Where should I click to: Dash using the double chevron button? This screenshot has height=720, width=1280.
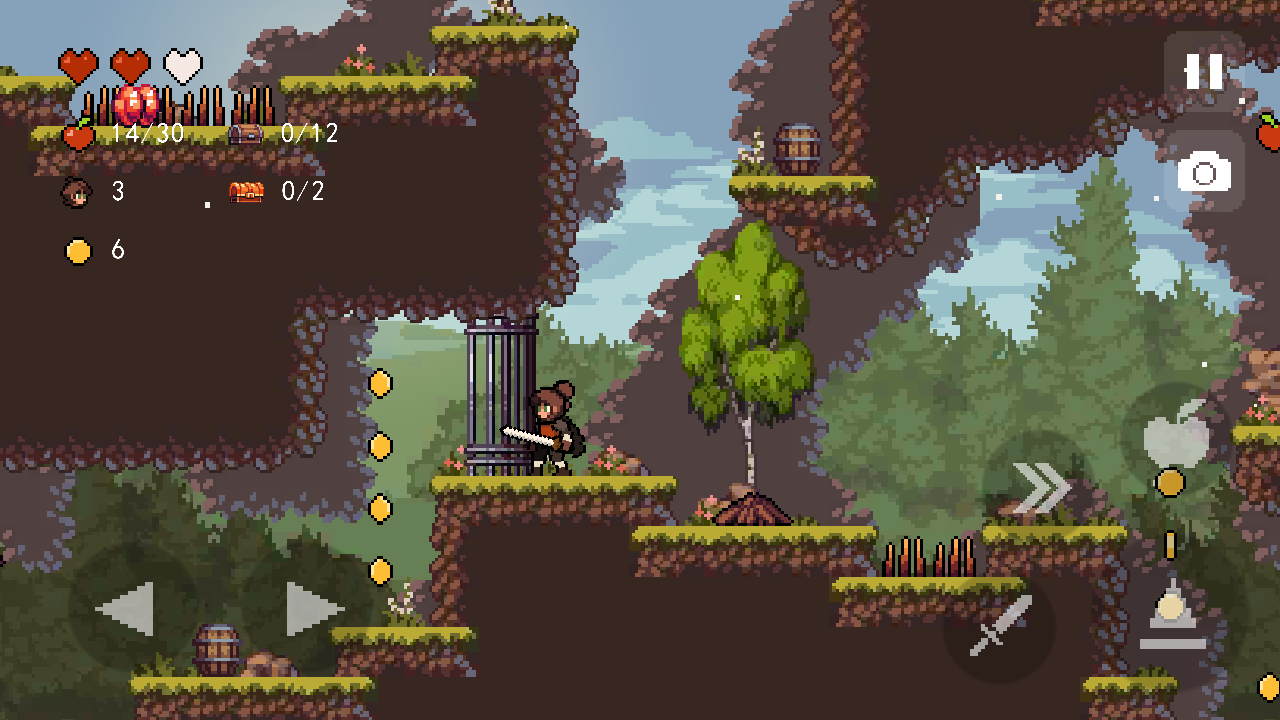point(1040,488)
